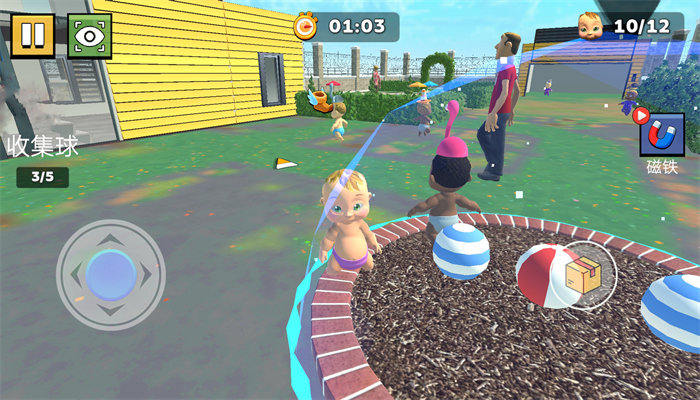Tap the cardboard box pickup button
Screen dimensions: 700x400
tap(583, 275)
